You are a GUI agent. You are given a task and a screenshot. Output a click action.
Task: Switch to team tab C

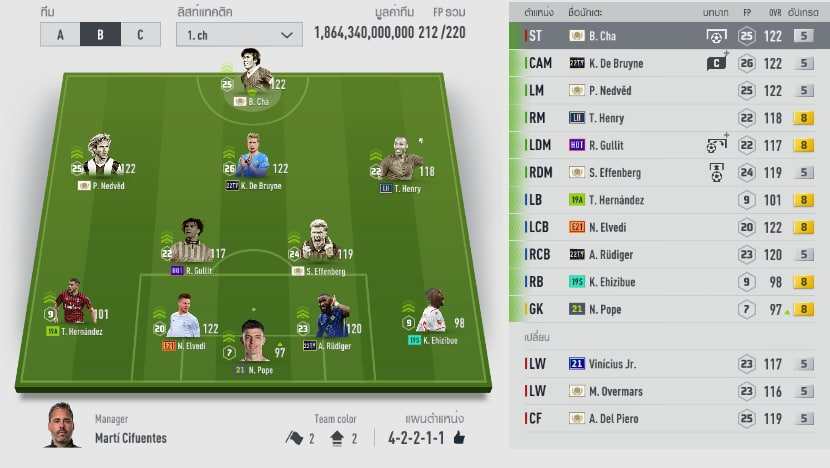(140, 35)
